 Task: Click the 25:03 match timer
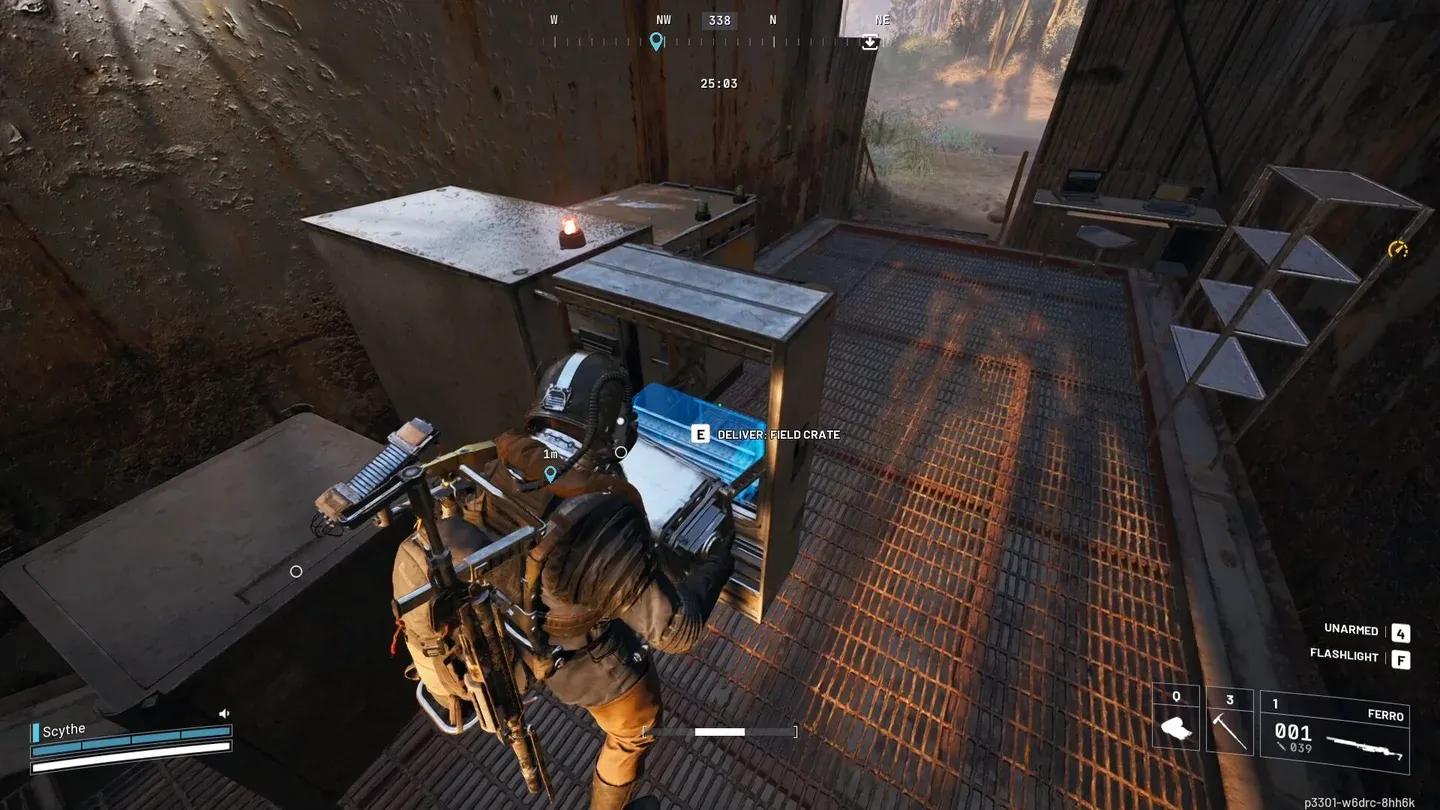tap(719, 83)
